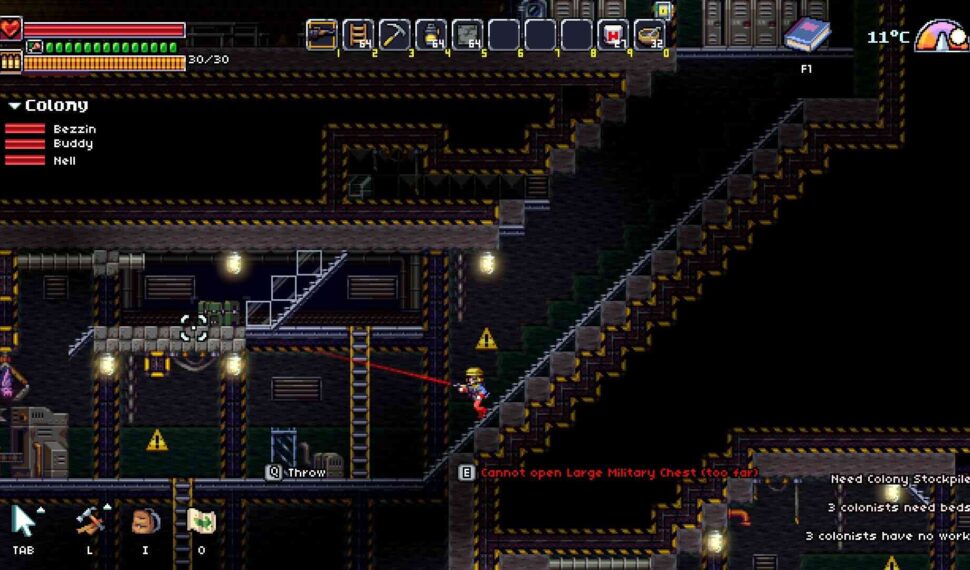Screen dimensions: 970x570
Task: Select the rifle hotbar slot
Action: click(322, 35)
